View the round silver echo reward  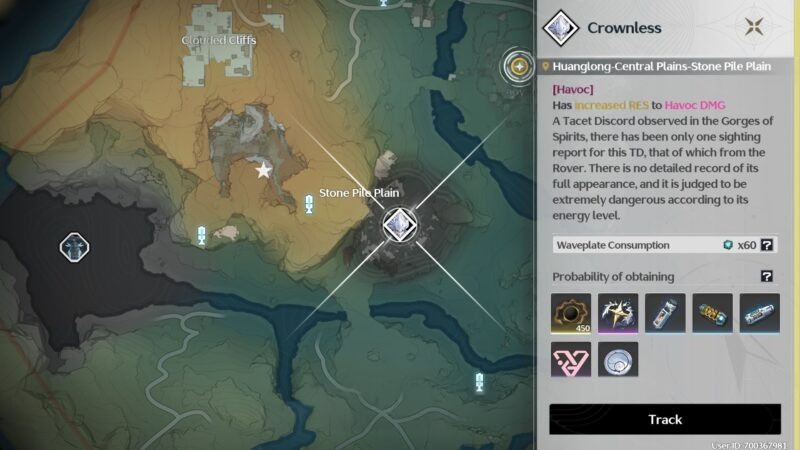pyautogui.click(x=618, y=360)
